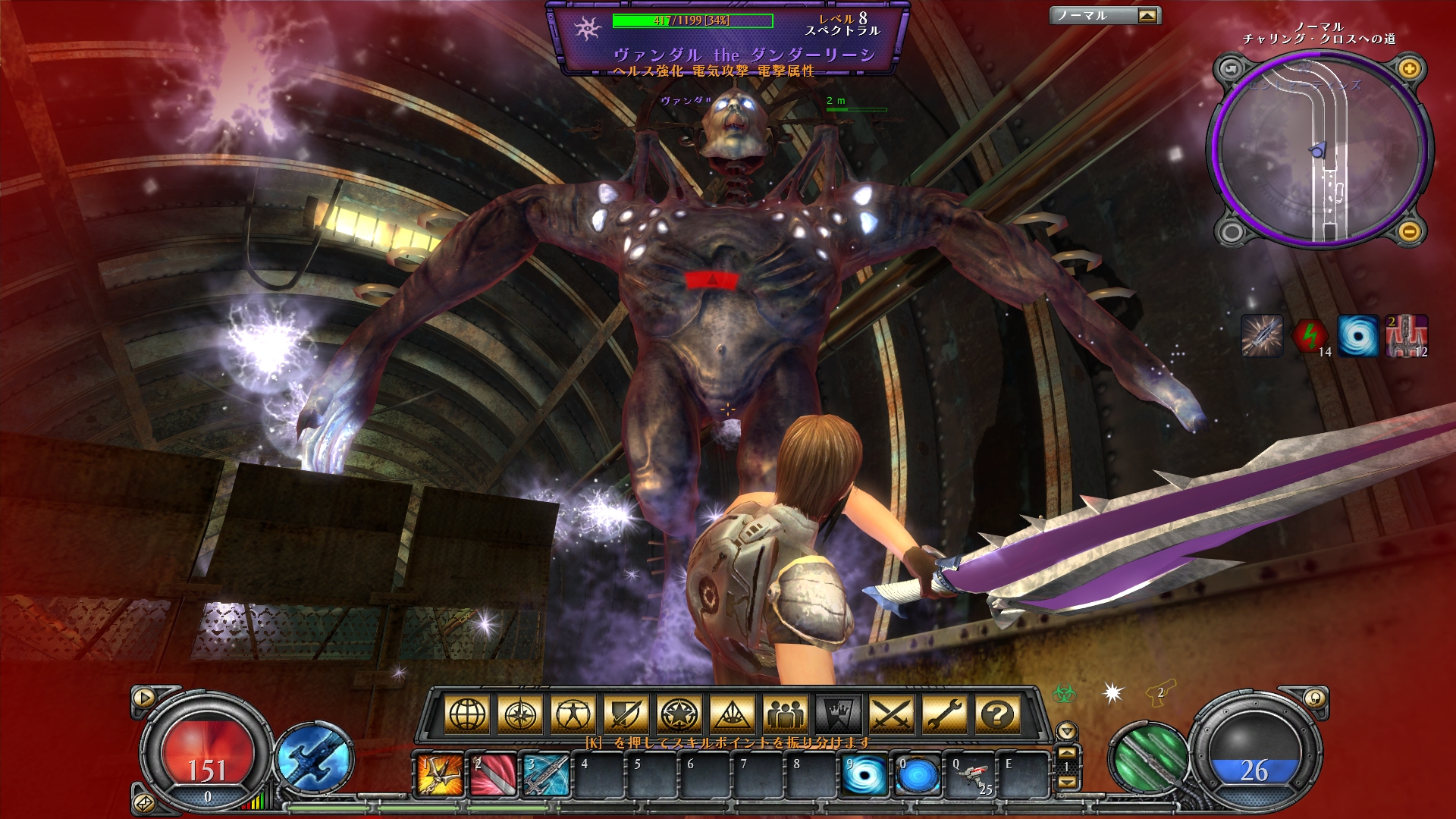The width and height of the screenshot is (1456, 819).
Task: Use the blue portal item in slot 0
Action: (x=918, y=775)
